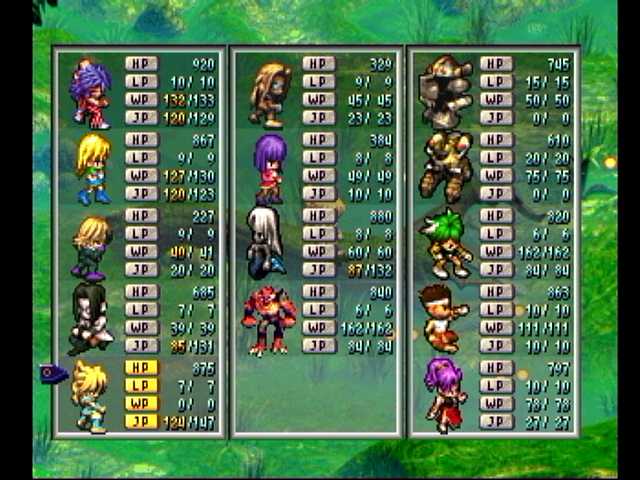Choose the grey stone robot with 745 HP
Image resolution: width=640 pixels, height=480 pixels.
coord(446,92)
